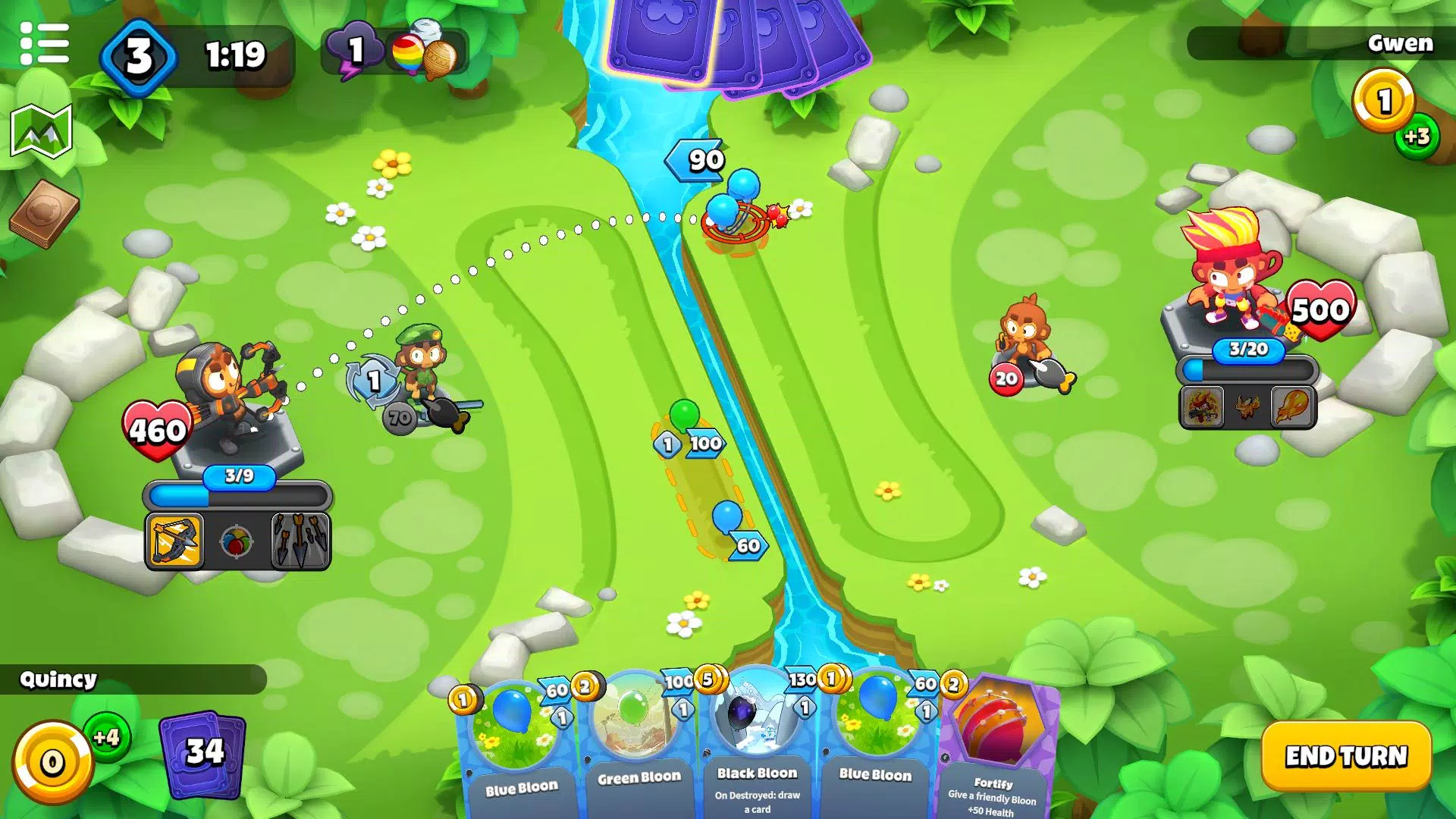Image resolution: width=1456 pixels, height=819 pixels.
Task: Activate Quincy's Storm of Arrows ability
Action: point(299,539)
